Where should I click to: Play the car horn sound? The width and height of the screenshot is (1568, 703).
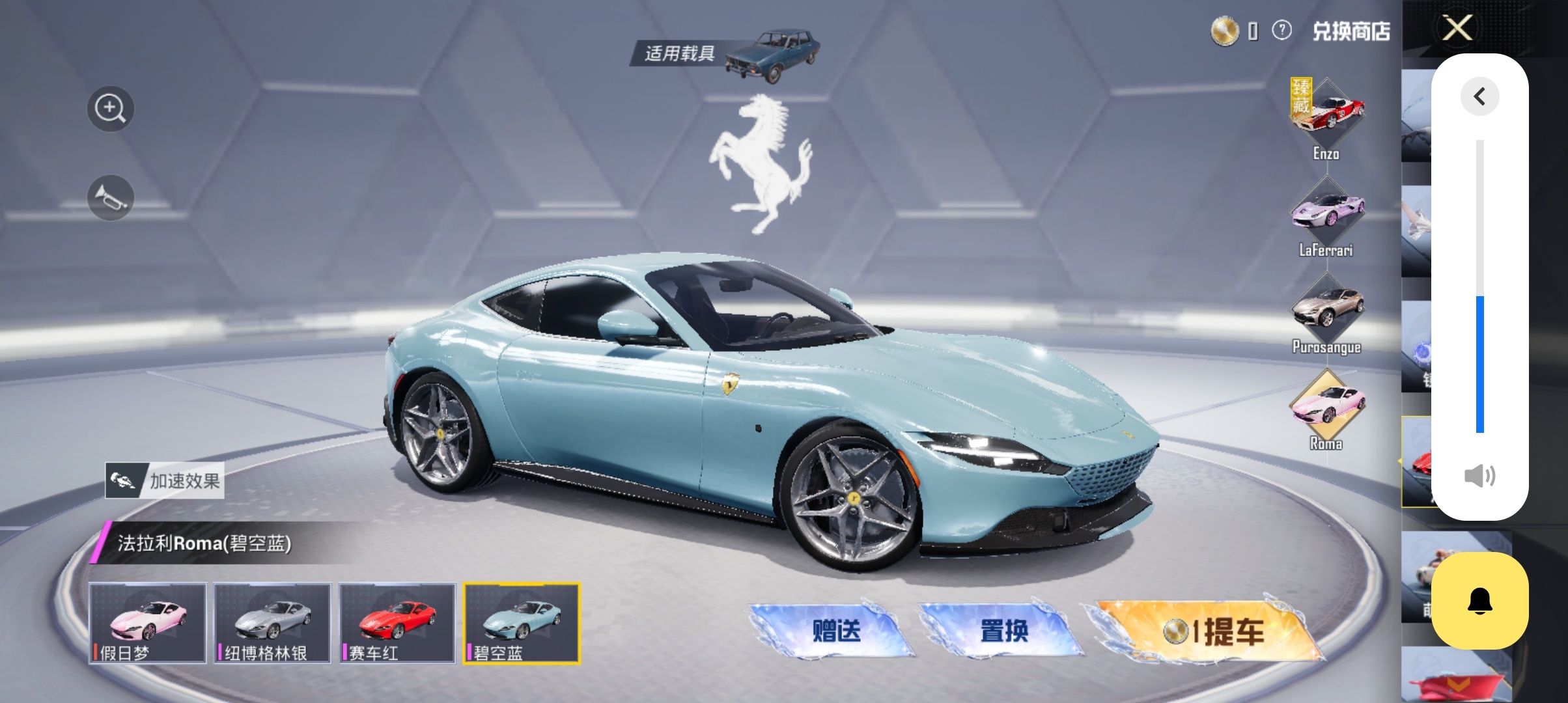coord(110,198)
